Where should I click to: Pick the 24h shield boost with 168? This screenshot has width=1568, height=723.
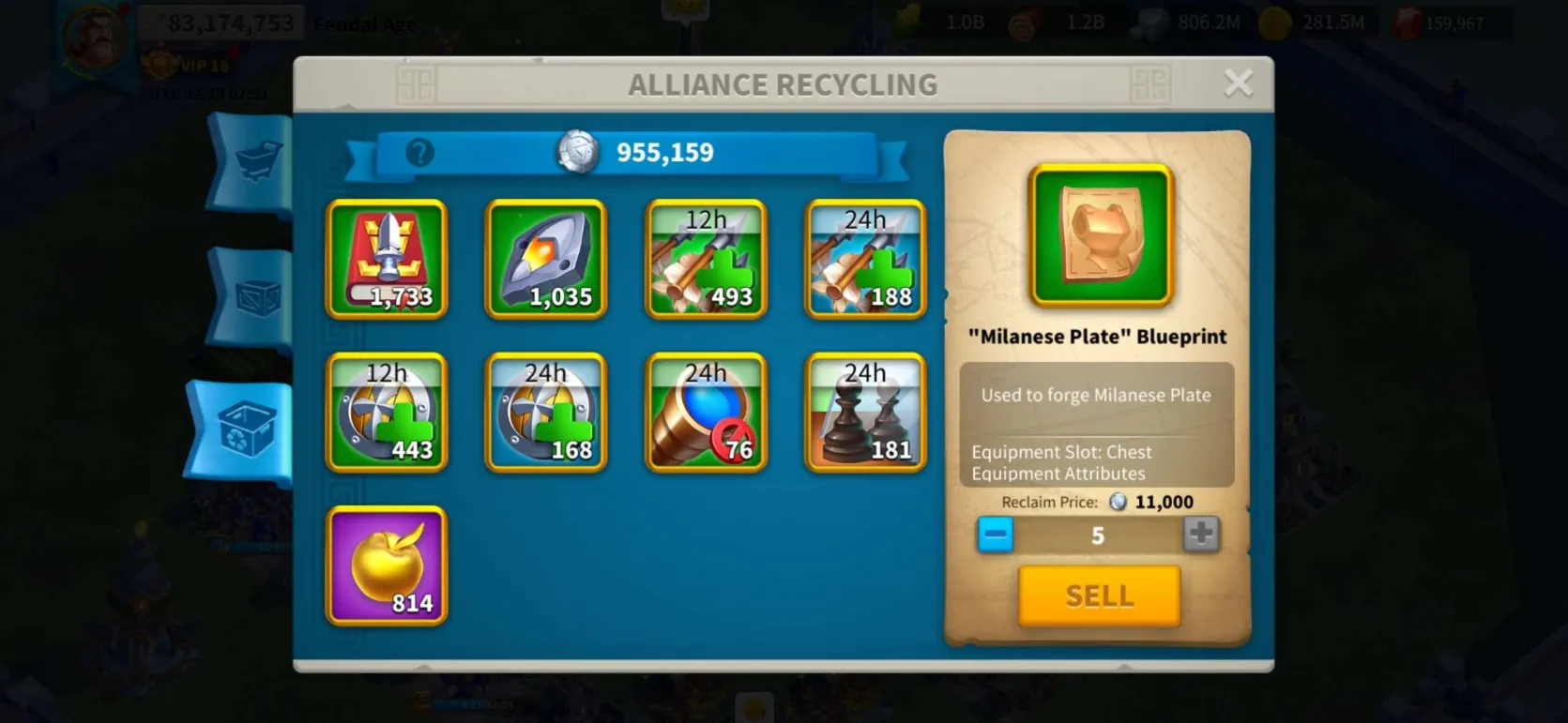click(546, 413)
